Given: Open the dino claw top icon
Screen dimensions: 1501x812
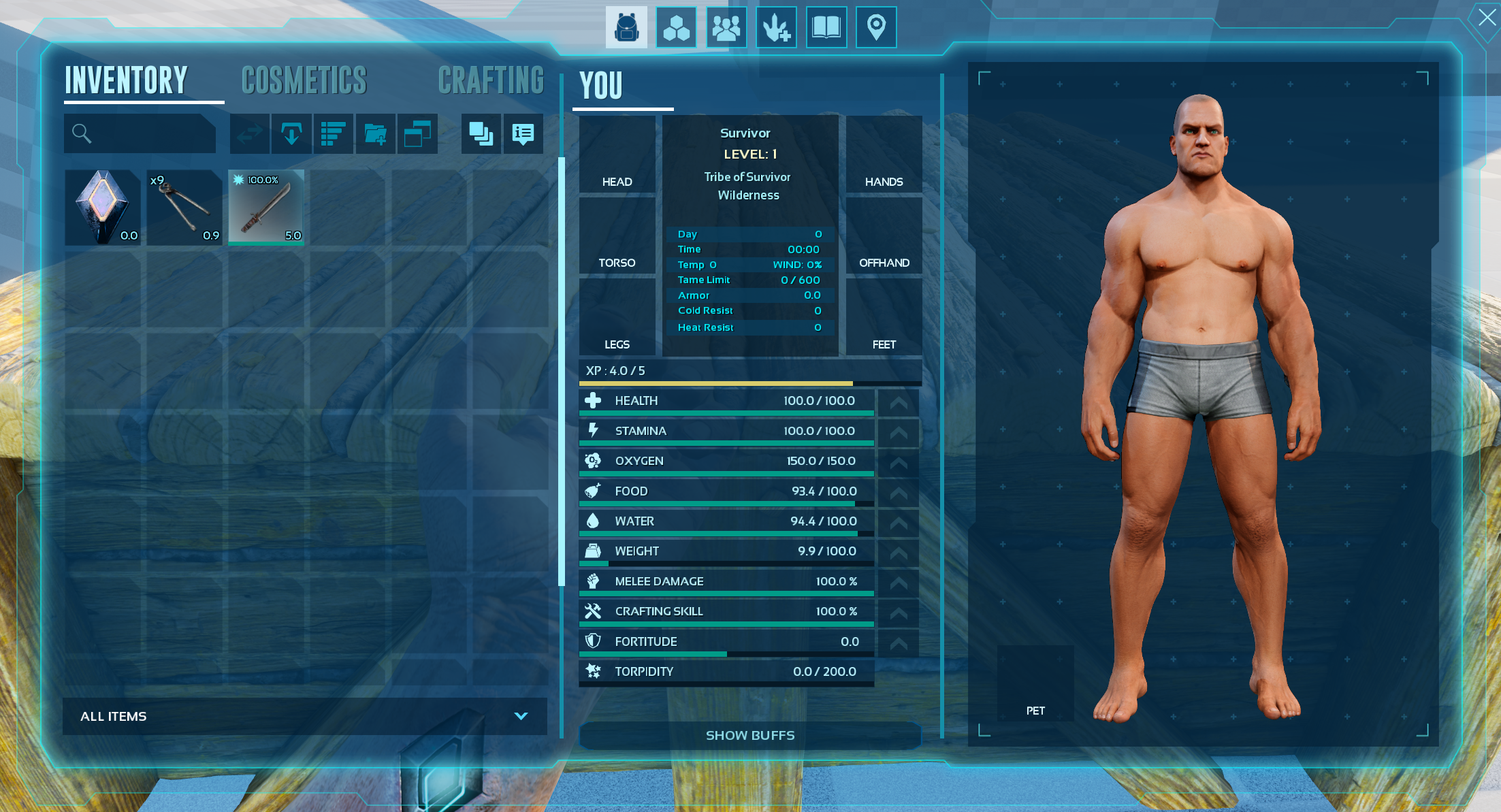Looking at the screenshot, I should pos(776,27).
